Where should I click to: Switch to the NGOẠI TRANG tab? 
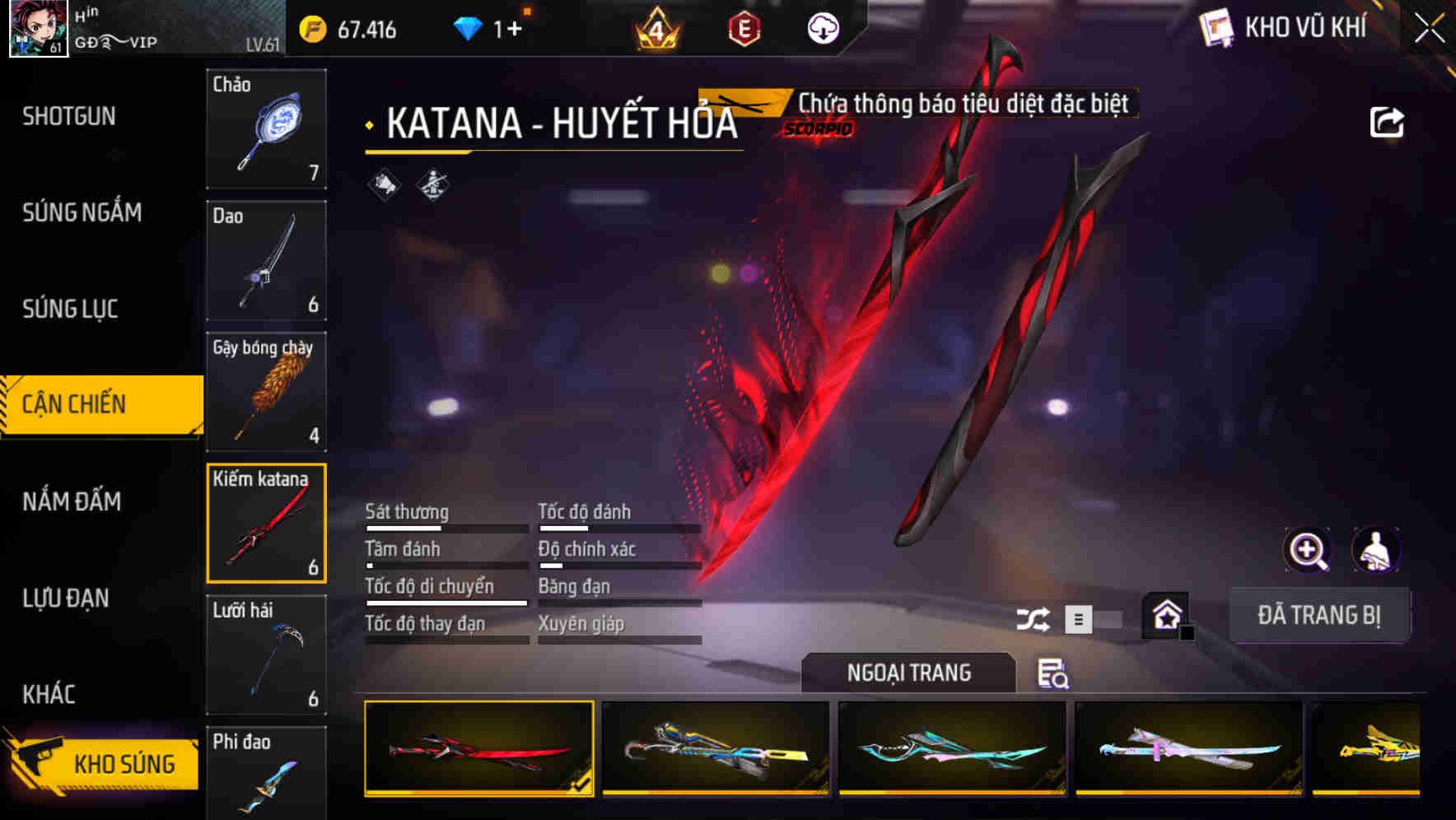click(906, 673)
